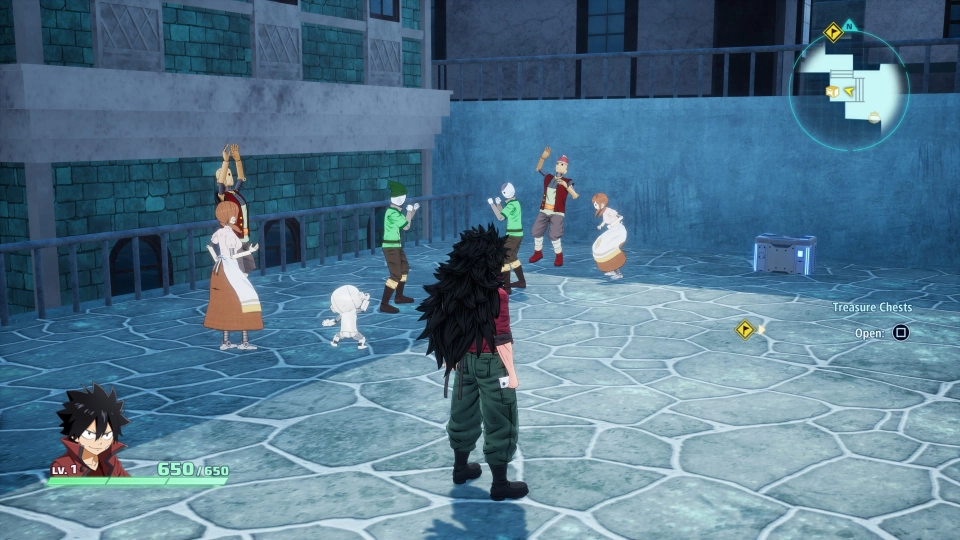Select the yellow quest marker above the minimap
Viewport: 960px width, 540px height.
coord(832,33)
